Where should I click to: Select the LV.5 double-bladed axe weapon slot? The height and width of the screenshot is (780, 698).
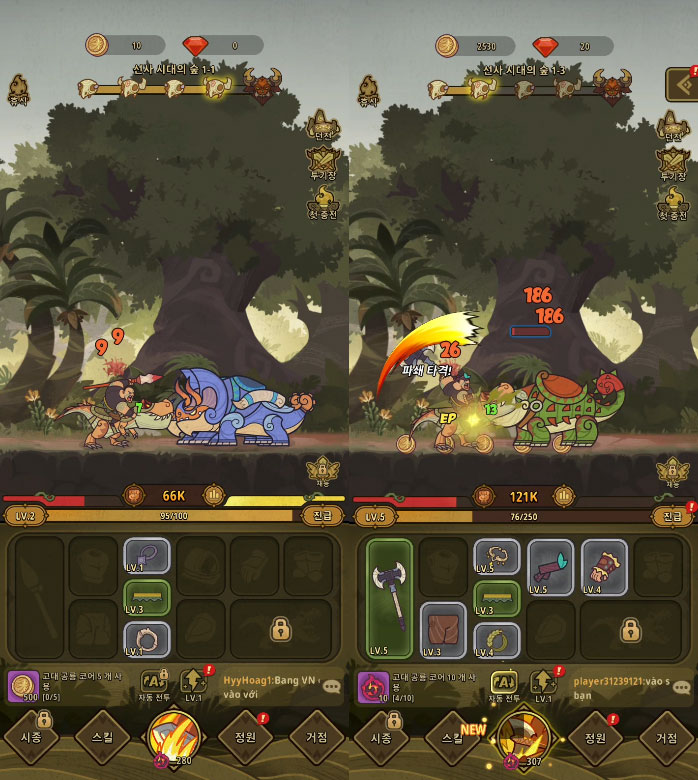tap(389, 598)
